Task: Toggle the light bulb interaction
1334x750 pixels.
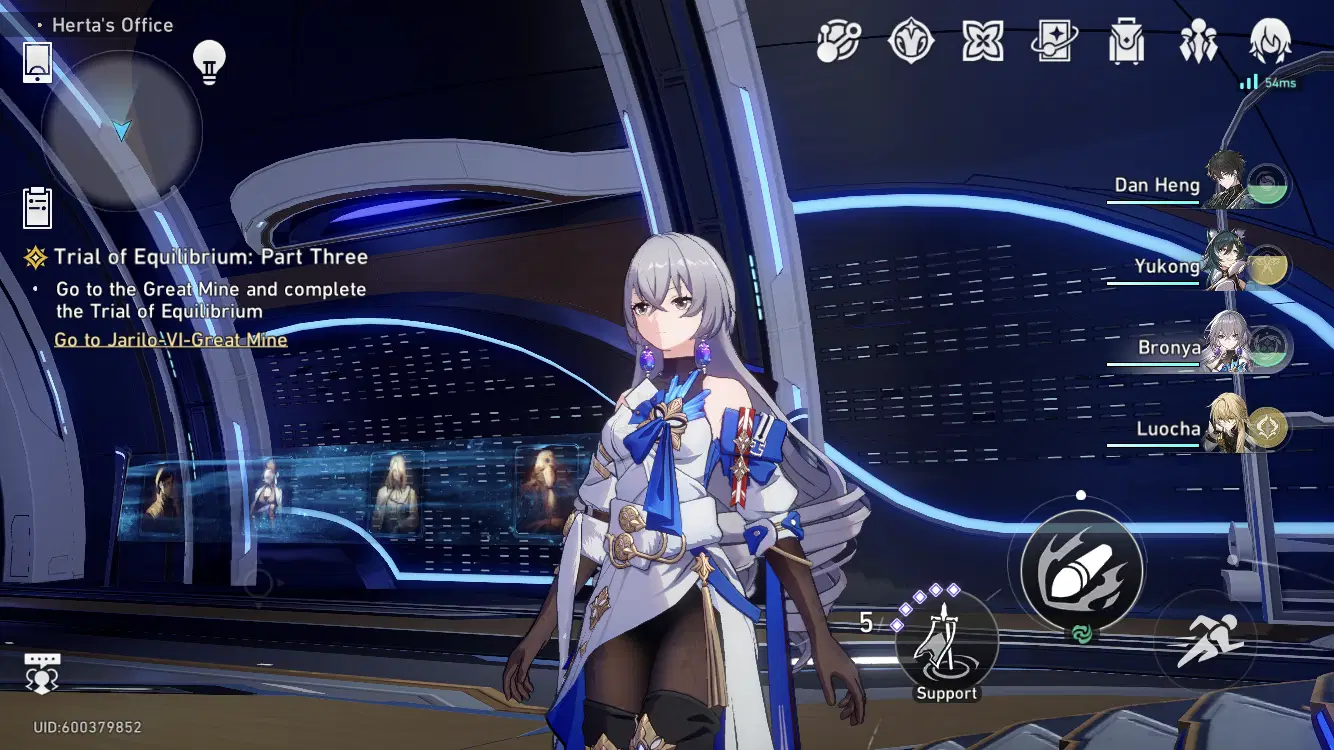Action: 210,60
